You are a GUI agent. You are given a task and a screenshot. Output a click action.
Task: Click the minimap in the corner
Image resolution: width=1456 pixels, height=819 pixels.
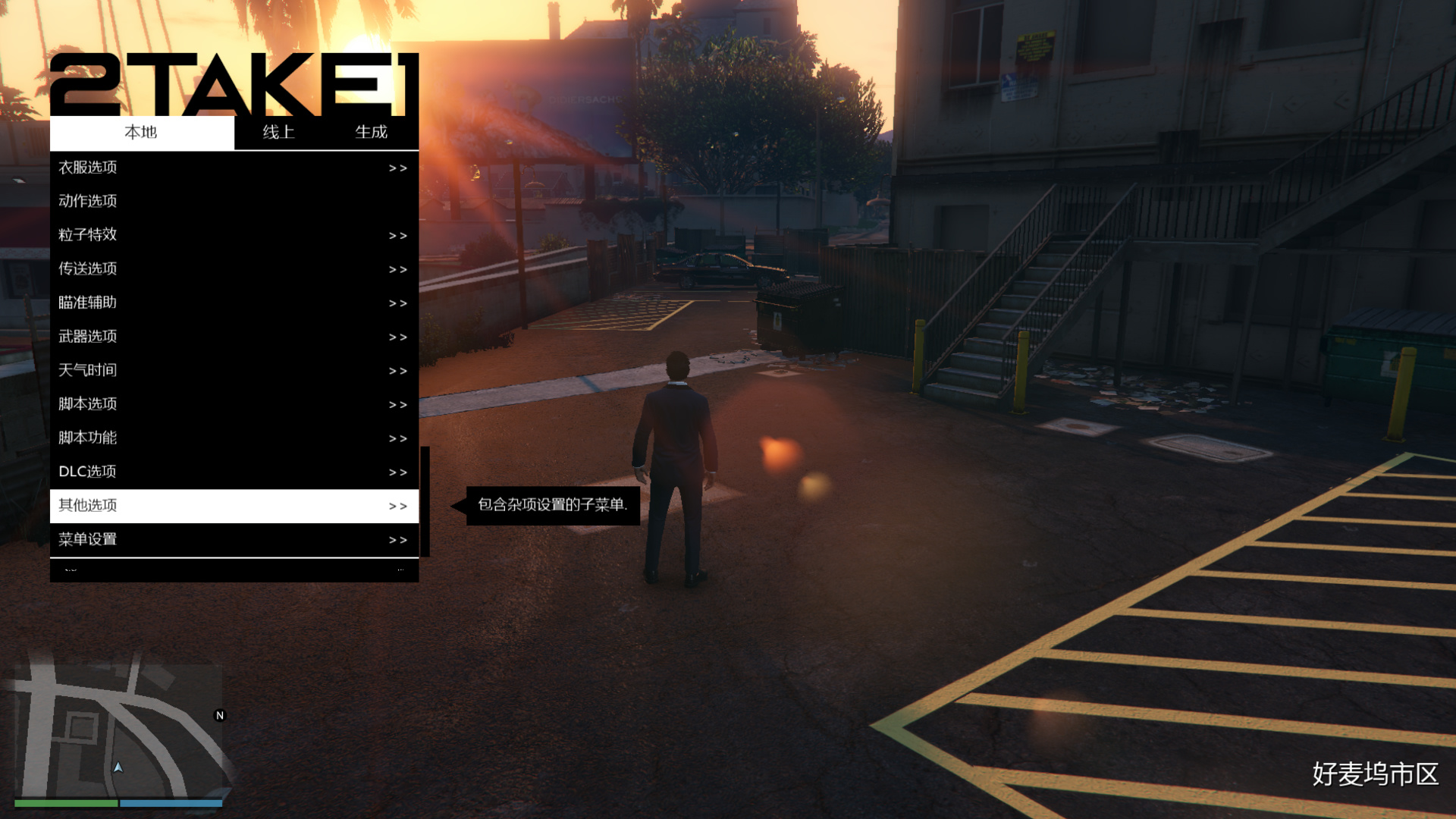(120, 730)
